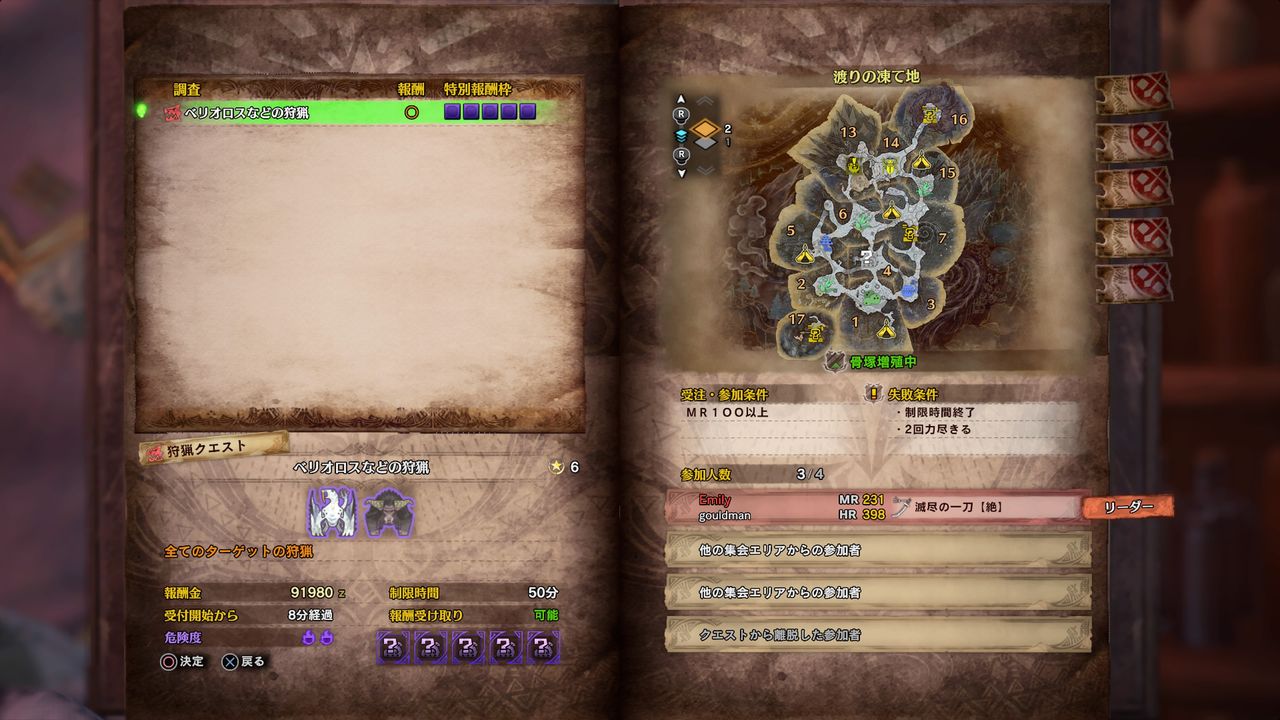The image size is (1280, 720).
Task: Click the bonepile icon beside 骨塚増殖中 label
Action: 834,360
